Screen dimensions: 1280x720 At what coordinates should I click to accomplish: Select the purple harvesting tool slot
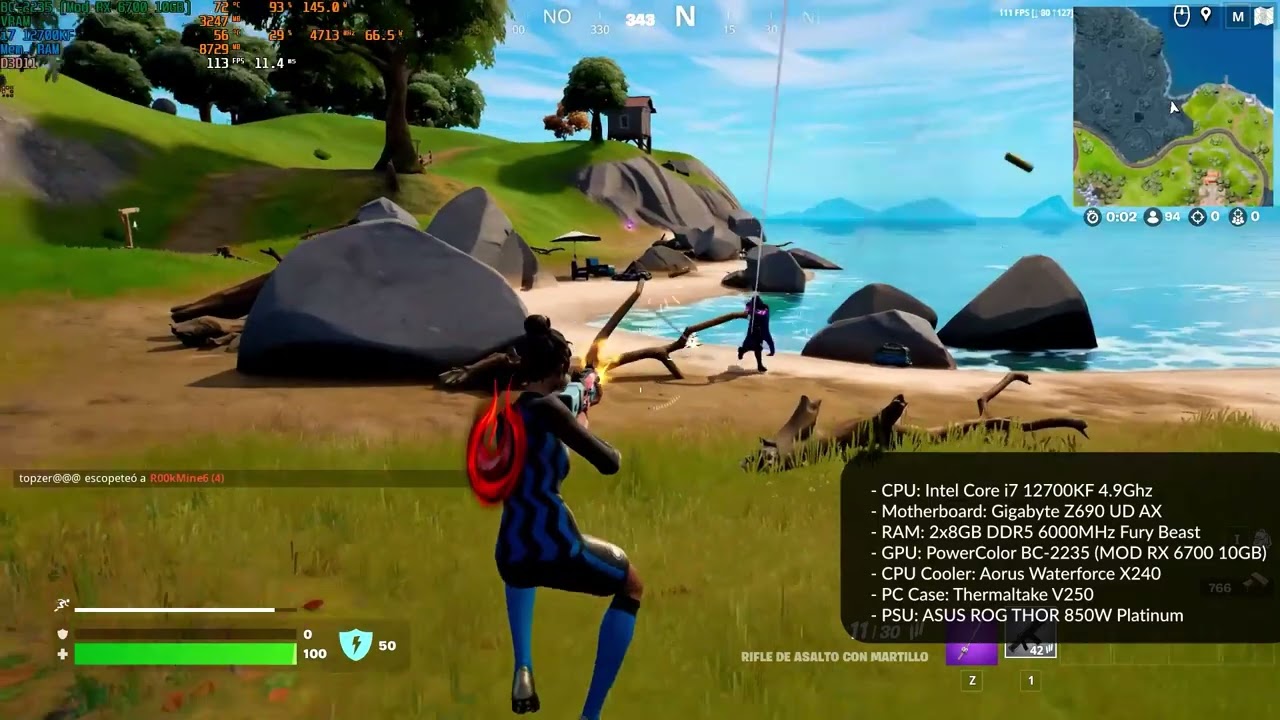[x=971, y=650]
